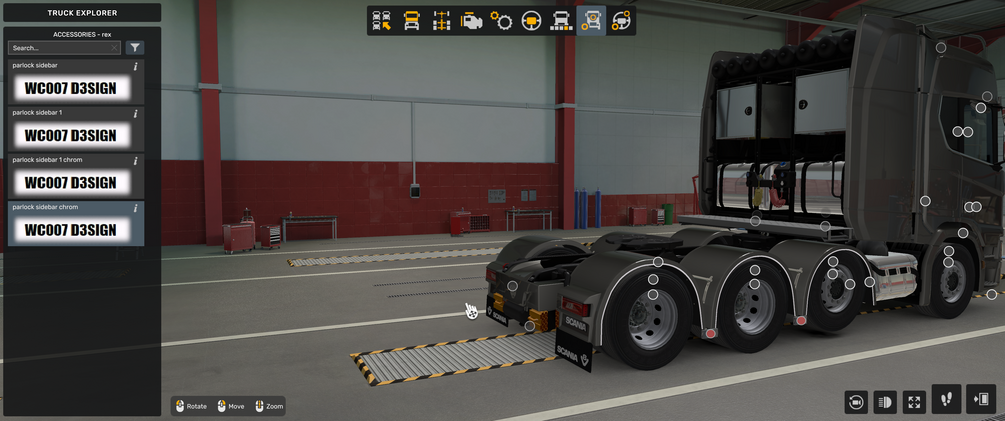Reset the camera view
This screenshot has width=1005, height=421.
click(x=856, y=402)
